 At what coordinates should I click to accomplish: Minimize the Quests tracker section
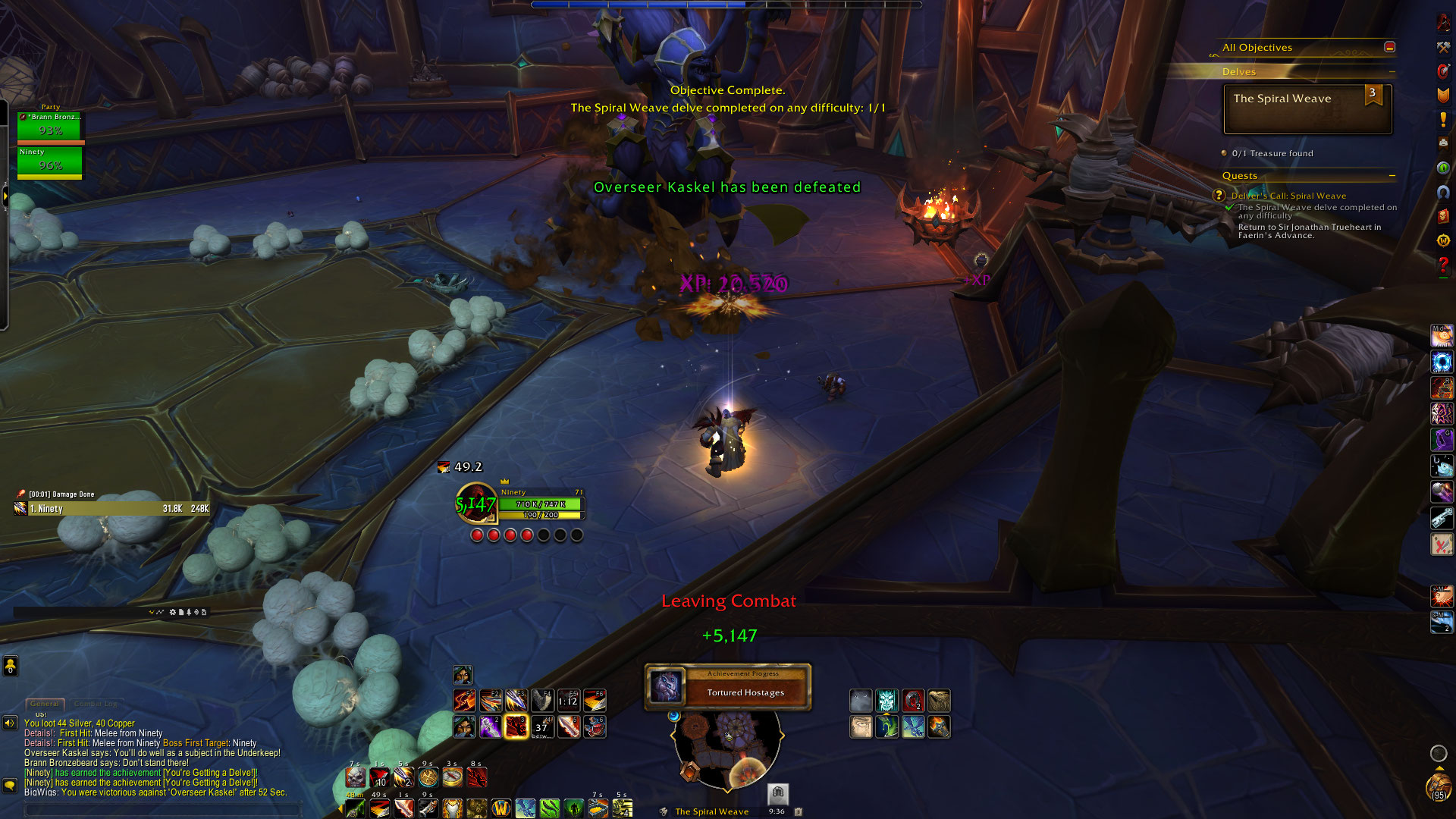tap(1392, 176)
